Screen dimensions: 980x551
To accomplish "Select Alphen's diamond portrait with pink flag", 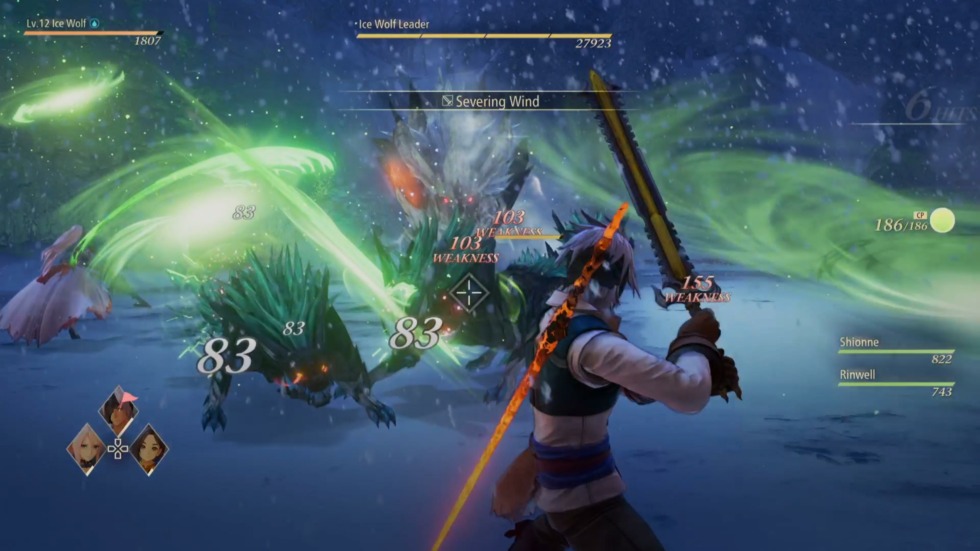I will click(118, 410).
